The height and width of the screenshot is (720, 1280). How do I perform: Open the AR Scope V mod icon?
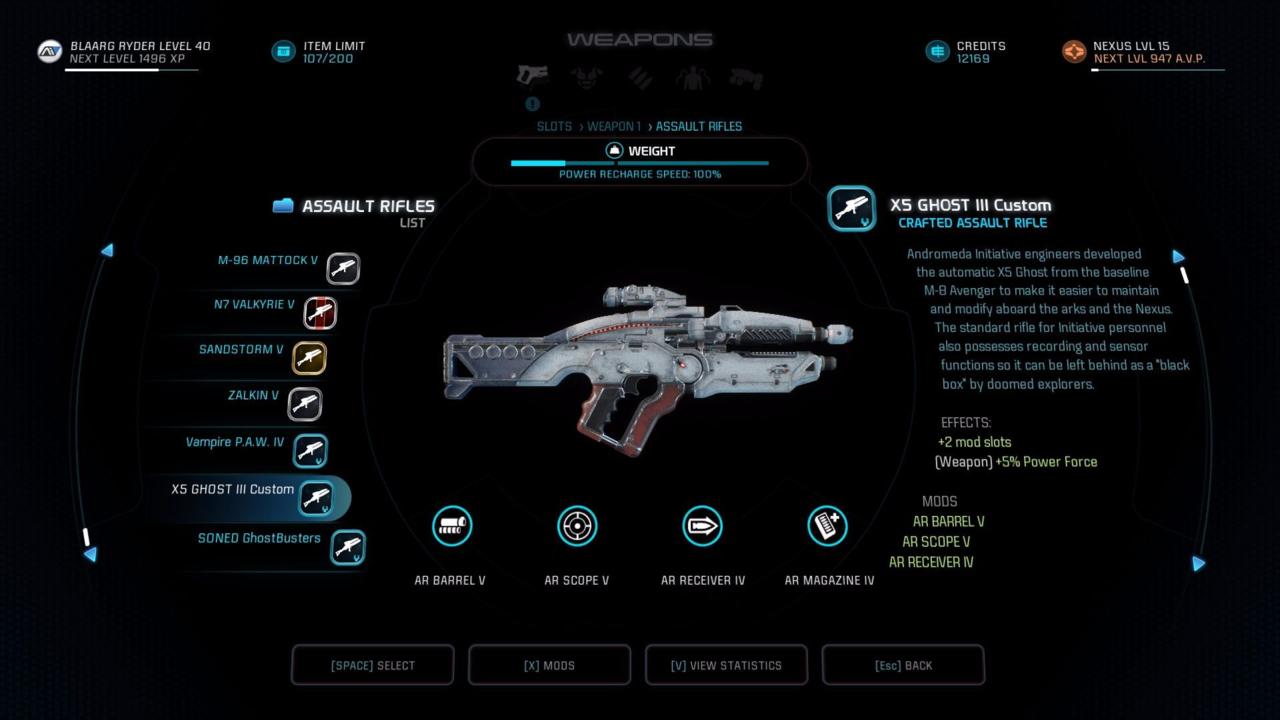[x=577, y=526]
